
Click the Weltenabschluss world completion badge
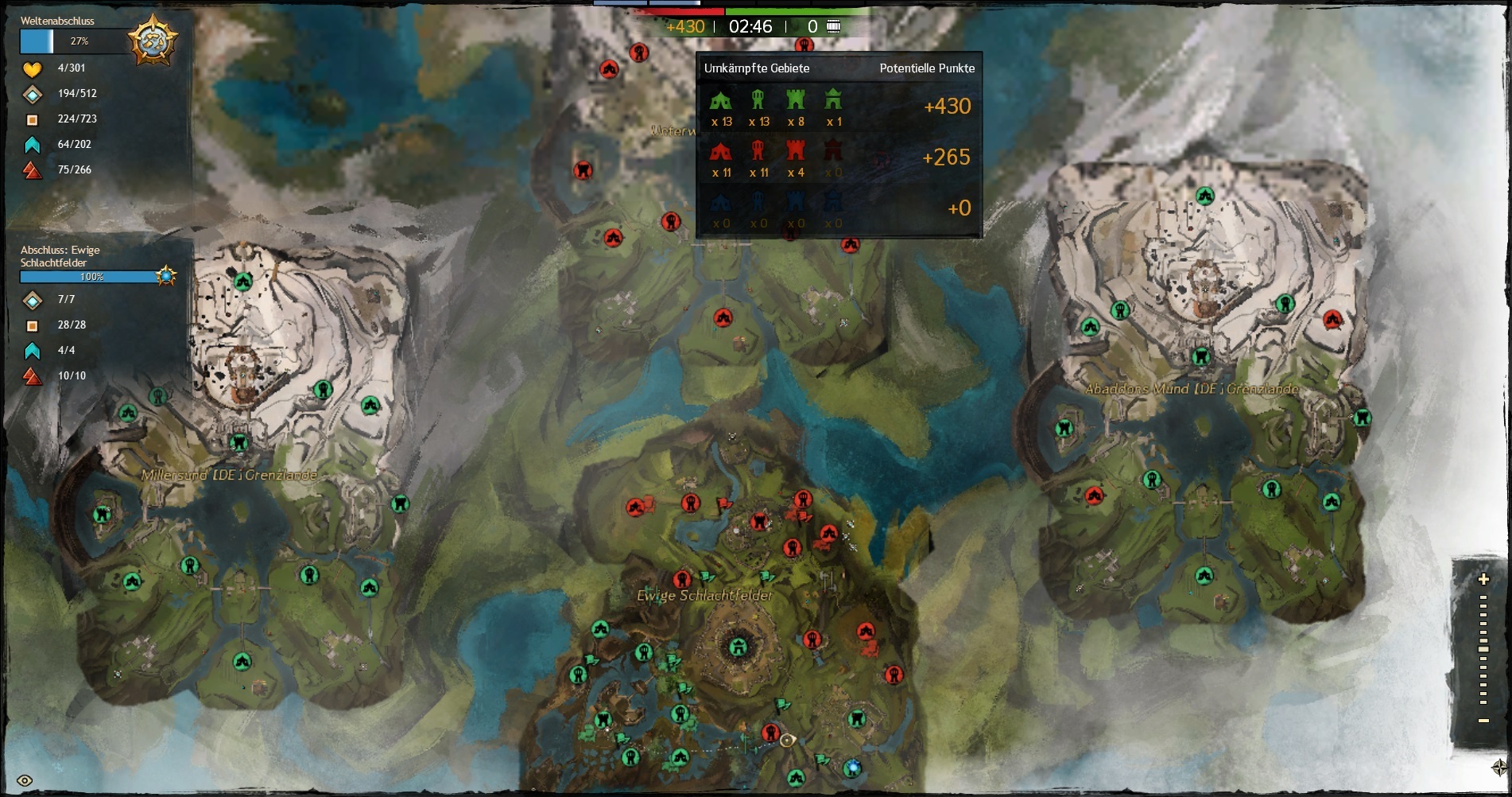153,40
